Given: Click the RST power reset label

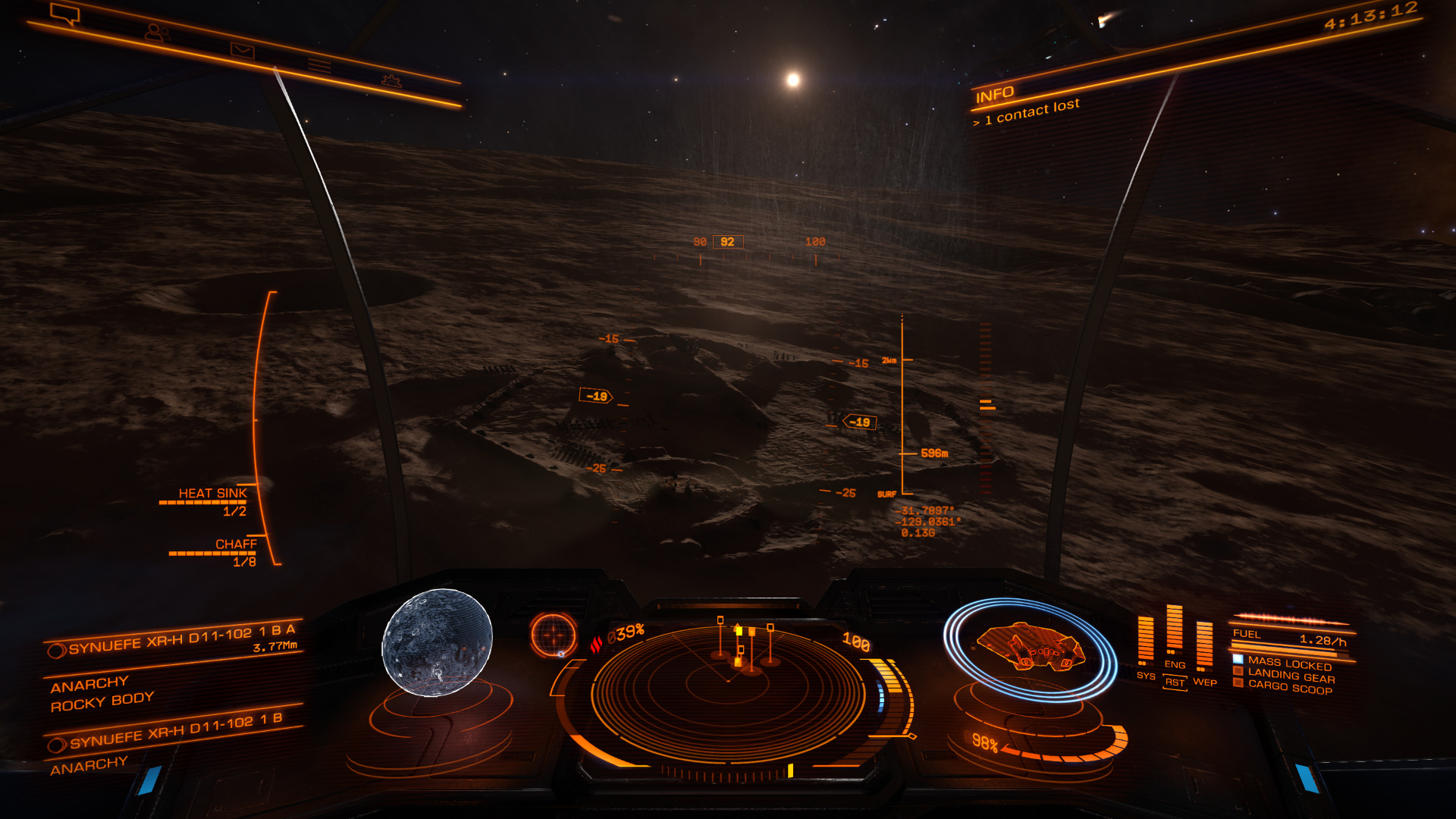Looking at the screenshot, I should [x=1175, y=682].
